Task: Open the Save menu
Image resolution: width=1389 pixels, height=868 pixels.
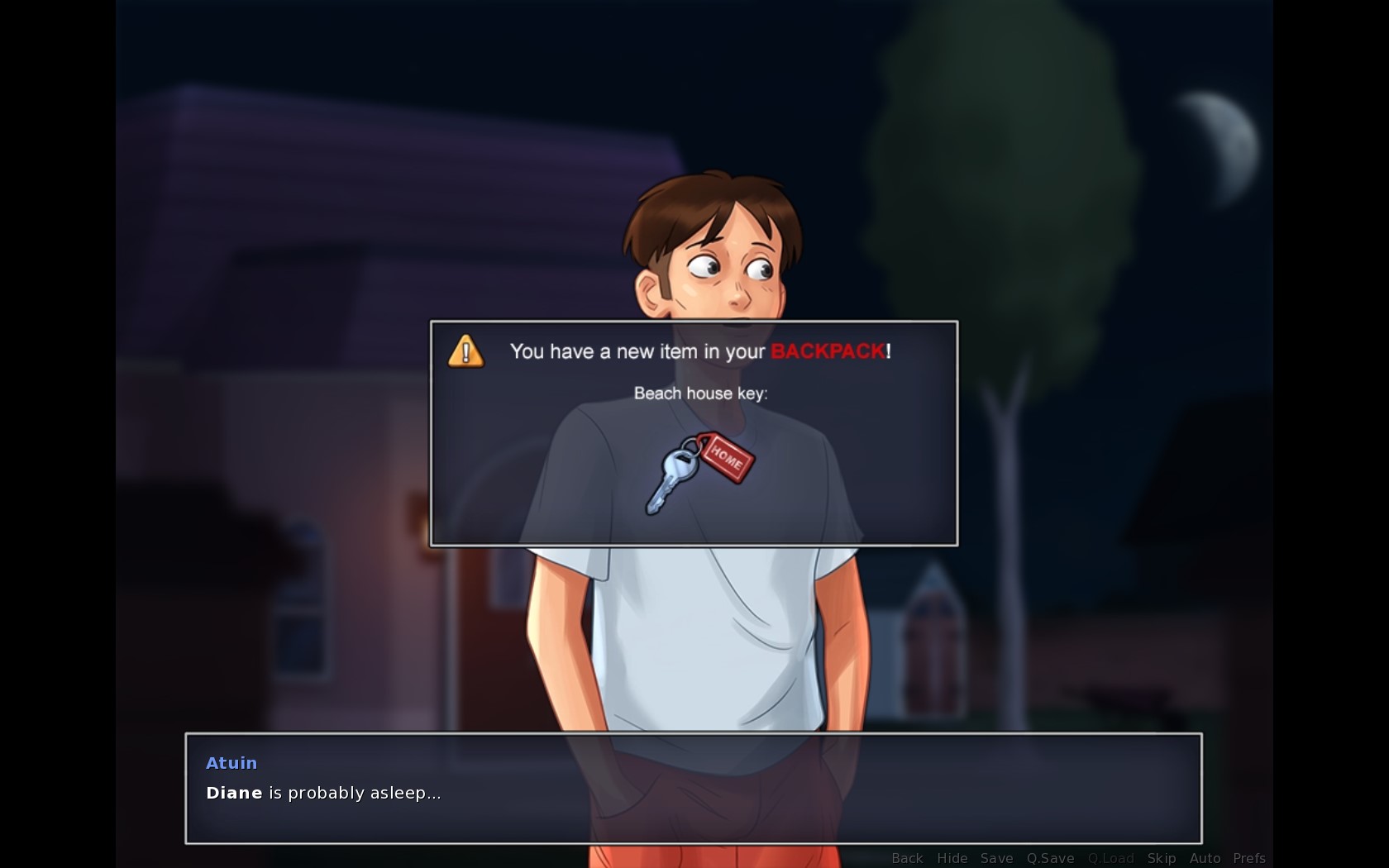Action: [x=996, y=858]
